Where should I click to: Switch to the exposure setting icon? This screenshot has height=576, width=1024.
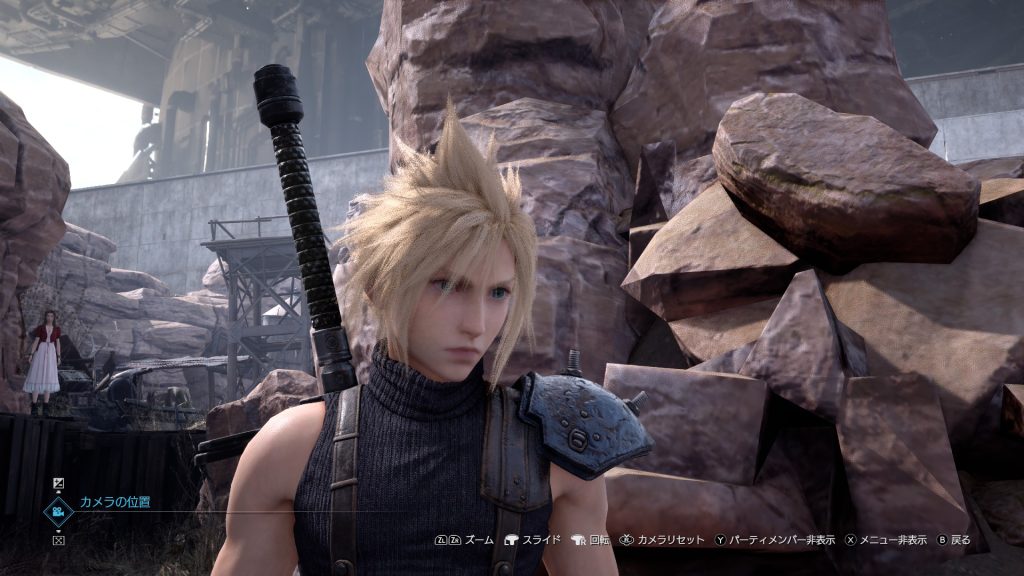pos(58,484)
